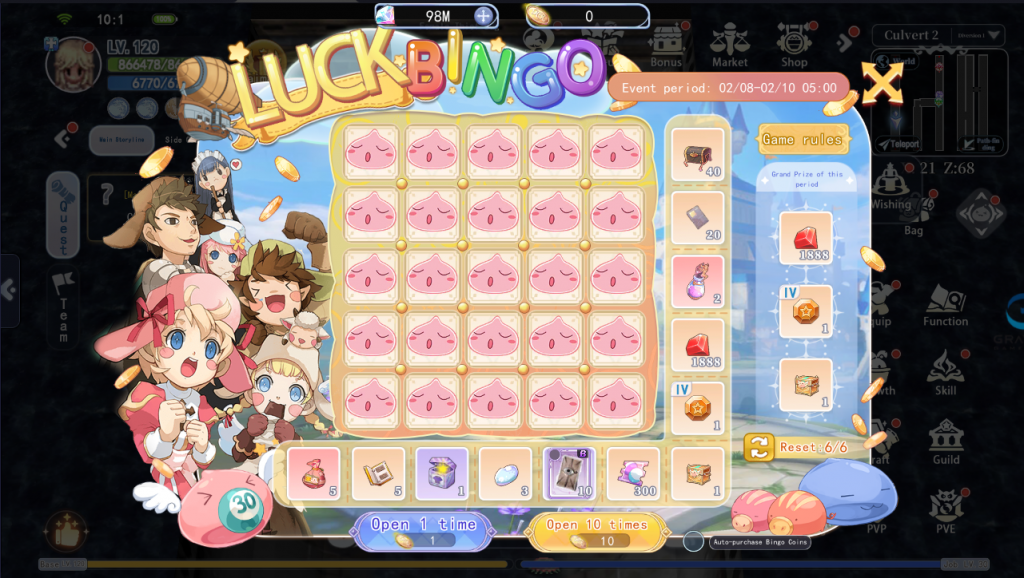Inspect the grand prize star medal
The height and width of the screenshot is (578, 1024).
[x=805, y=311]
